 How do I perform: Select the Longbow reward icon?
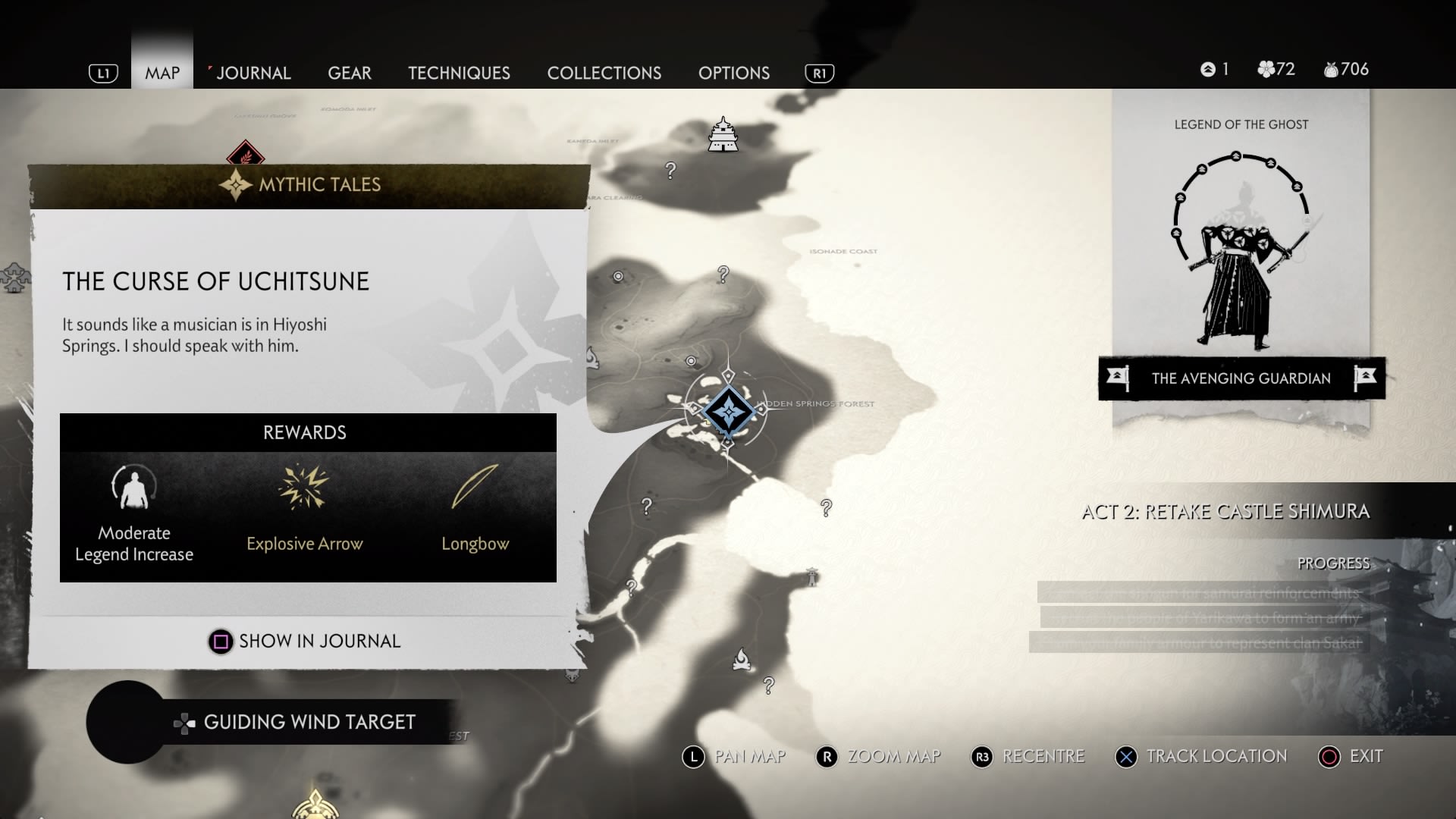(x=475, y=488)
